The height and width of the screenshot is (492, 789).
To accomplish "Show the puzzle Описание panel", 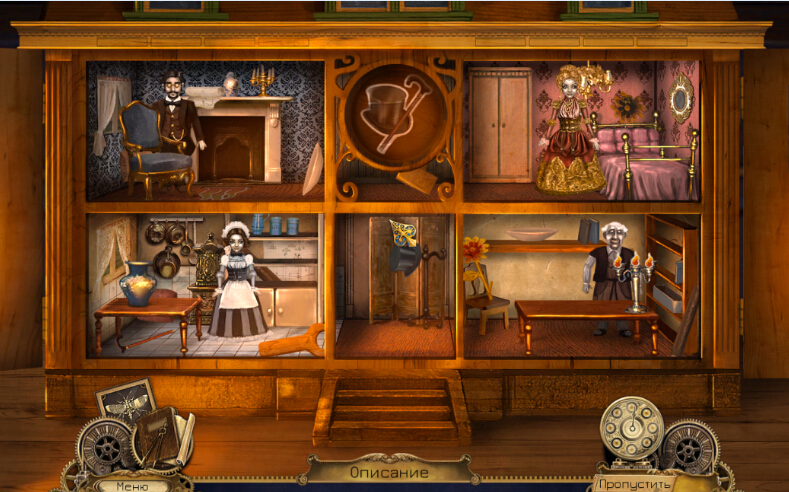I will (x=389, y=472).
